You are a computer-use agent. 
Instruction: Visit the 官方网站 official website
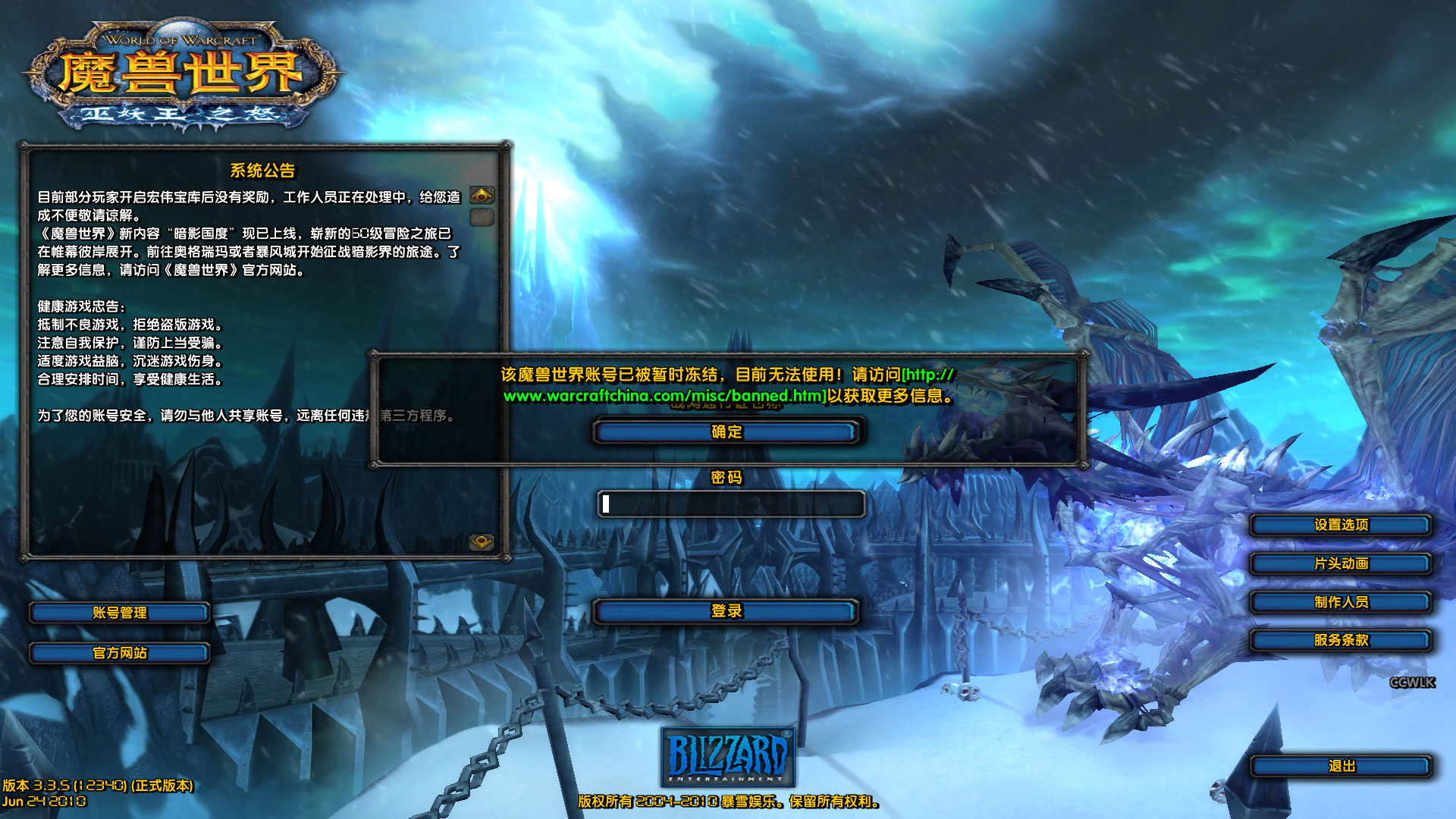click(119, 652)
